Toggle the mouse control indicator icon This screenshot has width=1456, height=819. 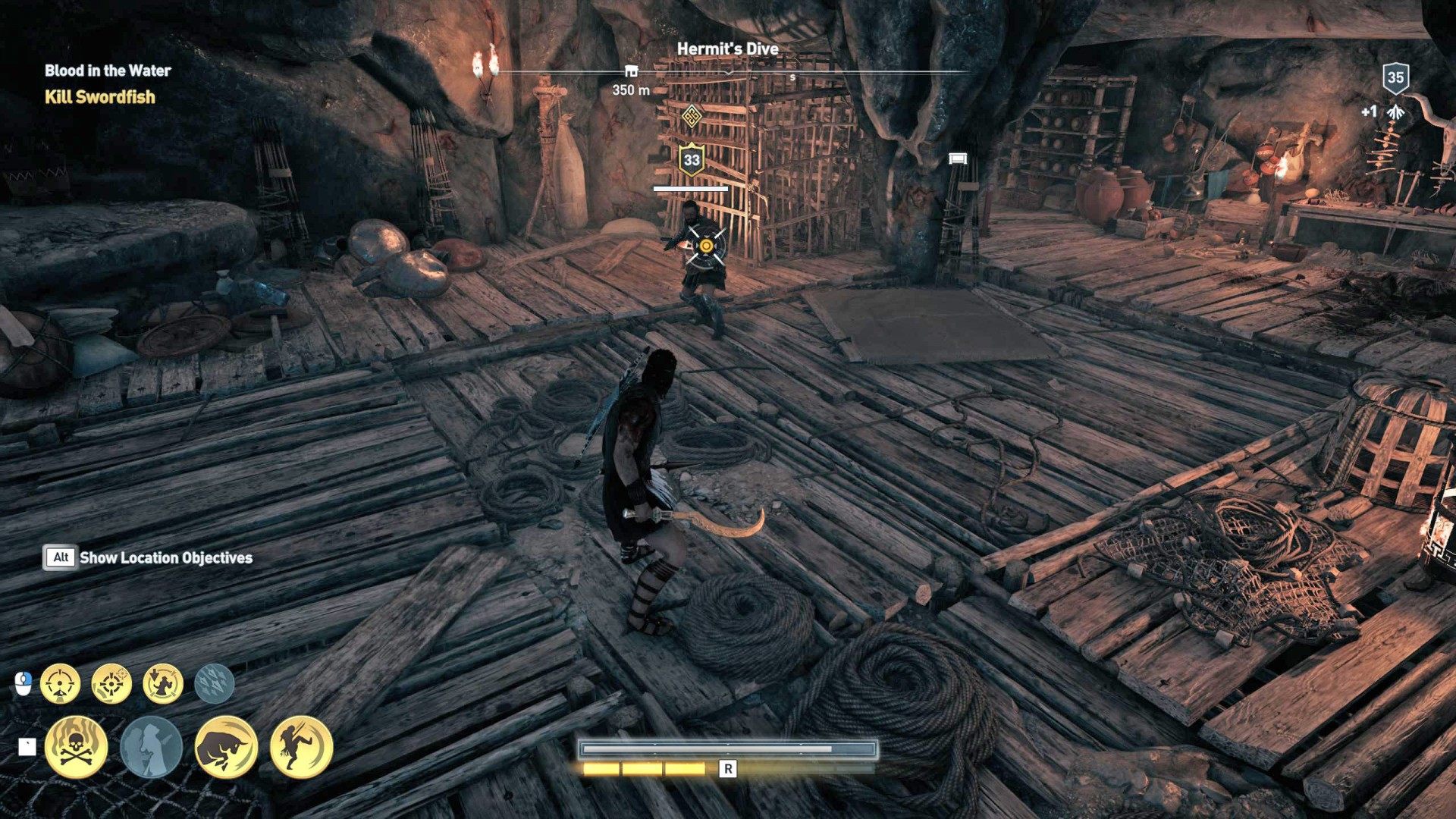click(x=24, y=681)
